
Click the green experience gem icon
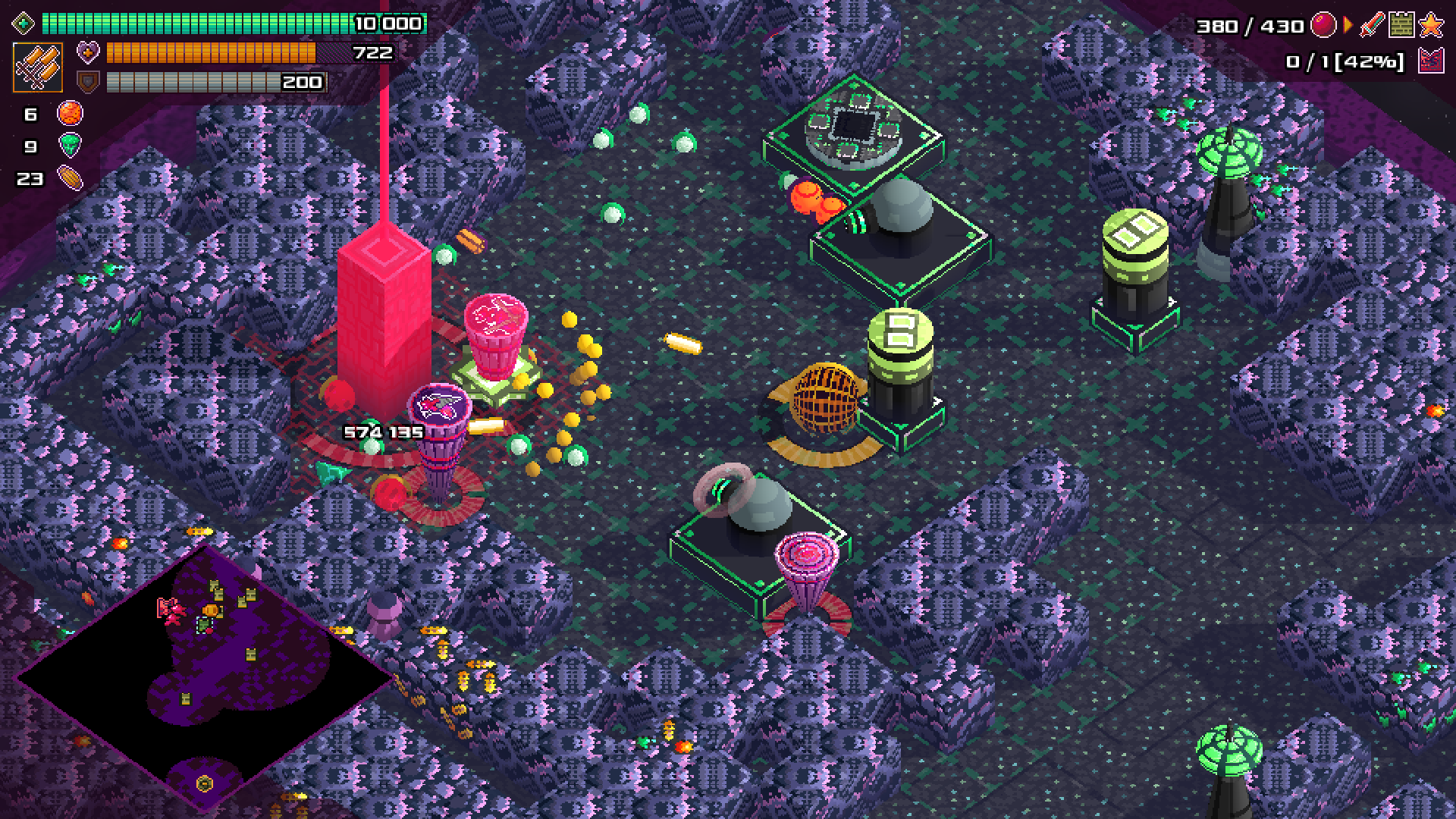point(23,24)
